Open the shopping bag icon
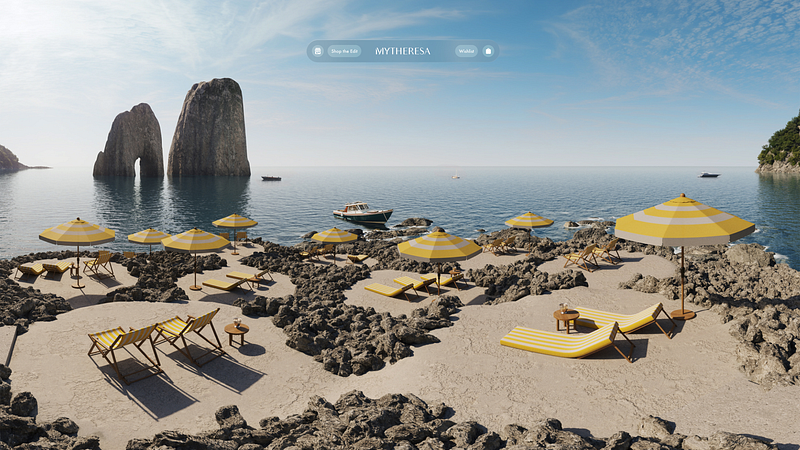800x450 pixels. click(488, 51)
